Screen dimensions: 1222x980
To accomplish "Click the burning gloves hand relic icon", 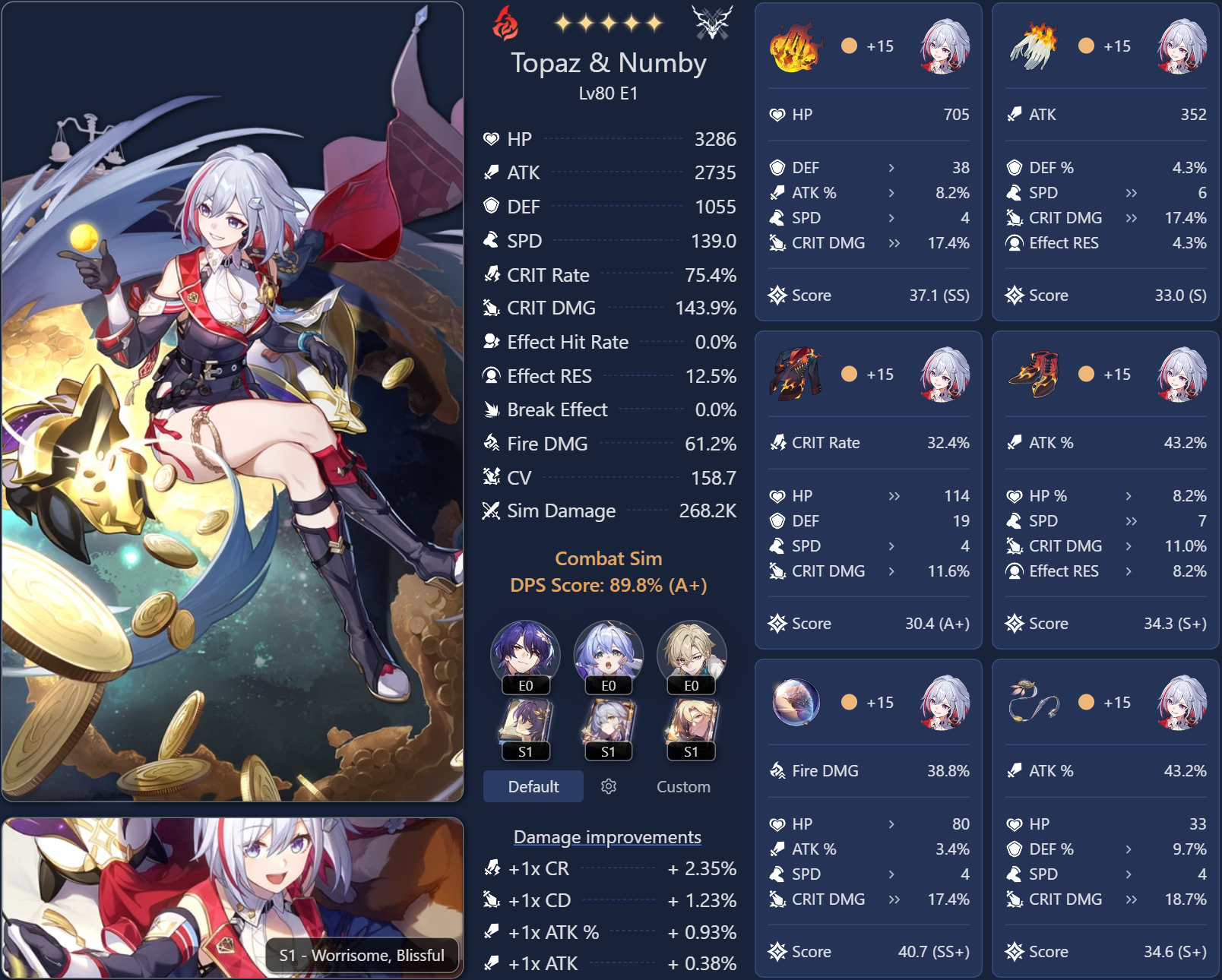I will click(1034, 49).
